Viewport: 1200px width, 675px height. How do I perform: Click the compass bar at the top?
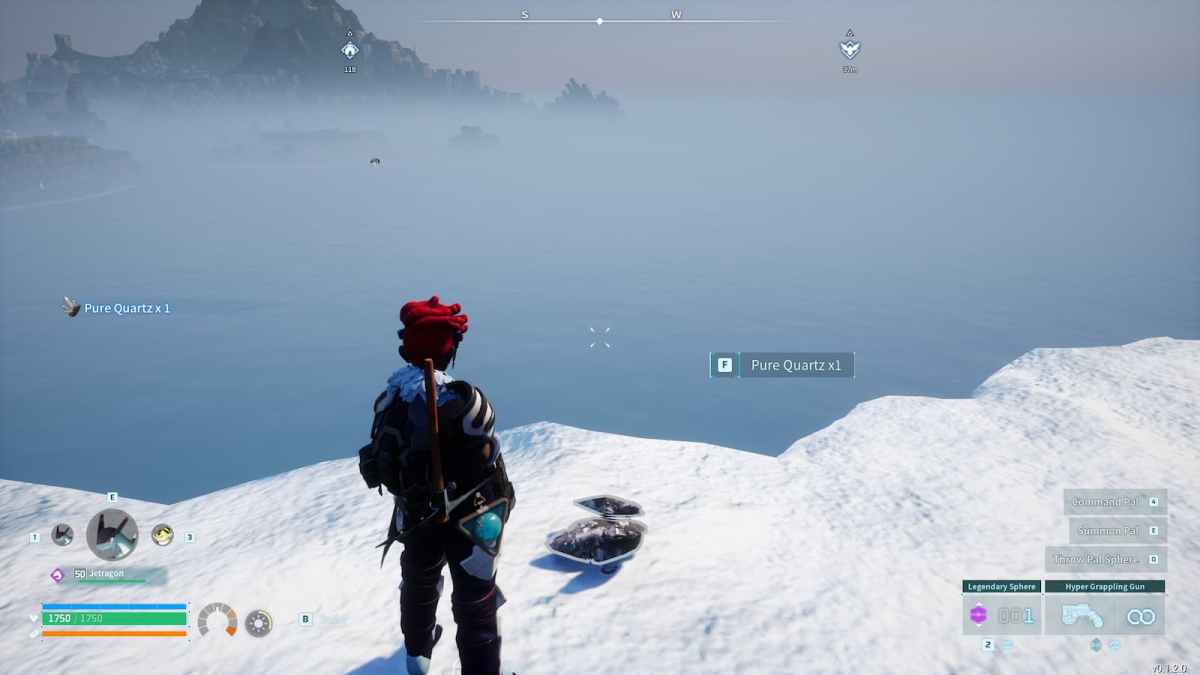click(600, 20)
